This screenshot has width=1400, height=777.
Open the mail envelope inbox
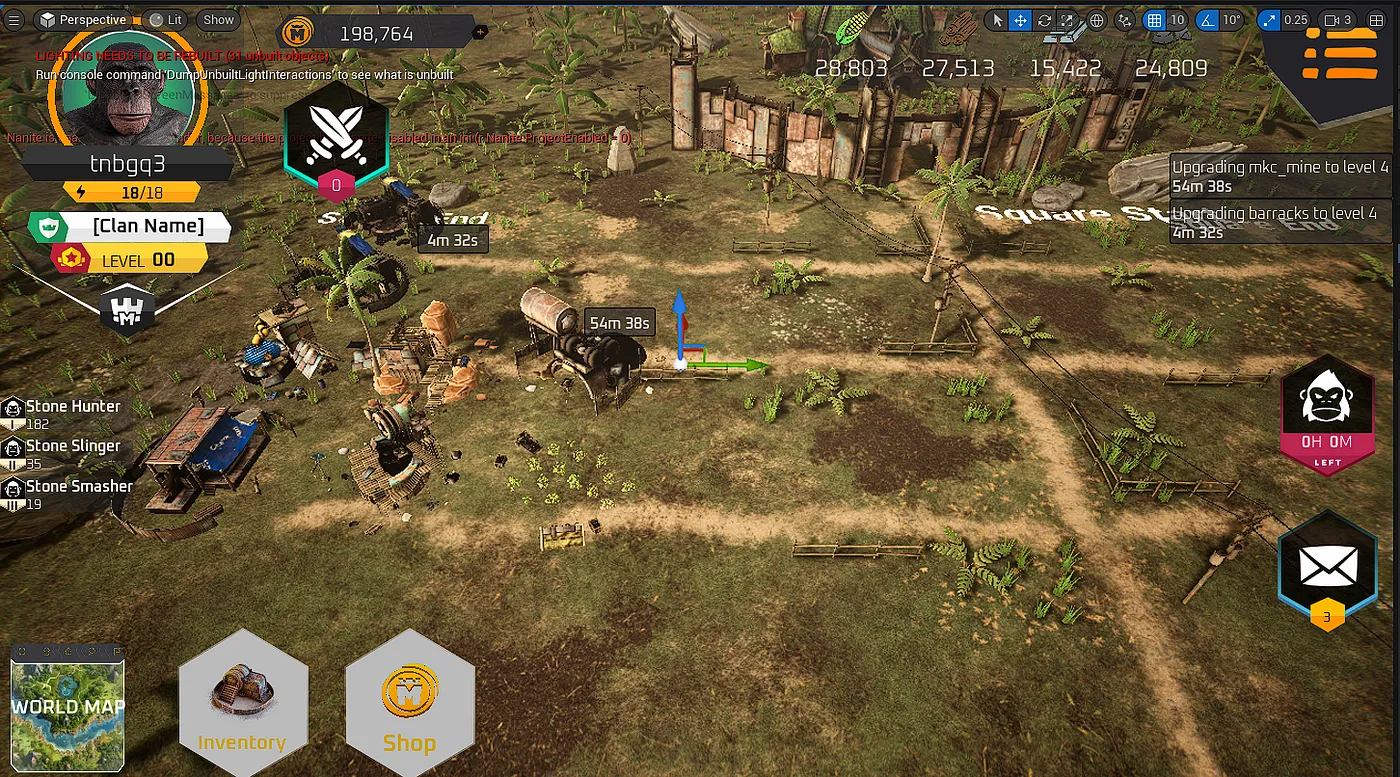click(1327, 569)
